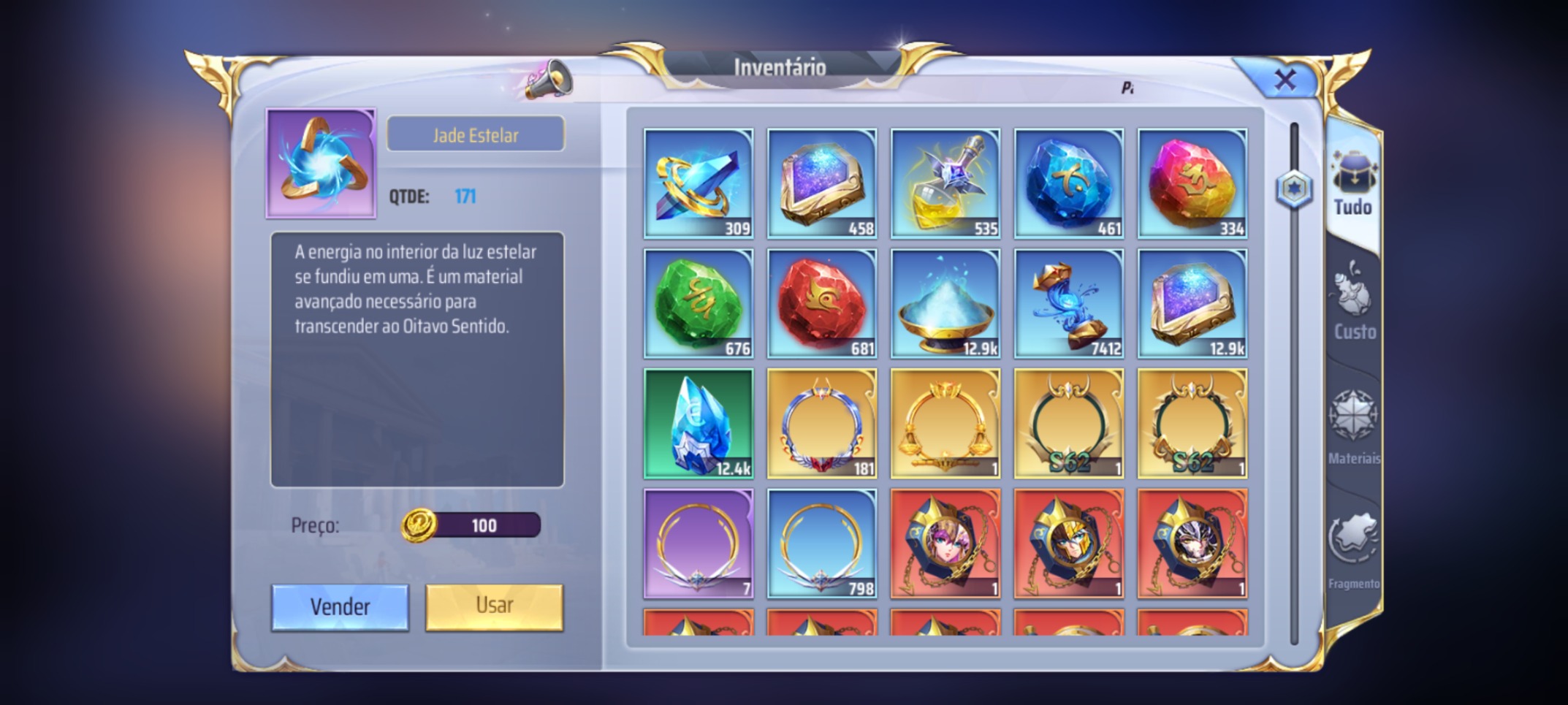
Task: Open the Custo category tab
Action: click(1354, 305)
